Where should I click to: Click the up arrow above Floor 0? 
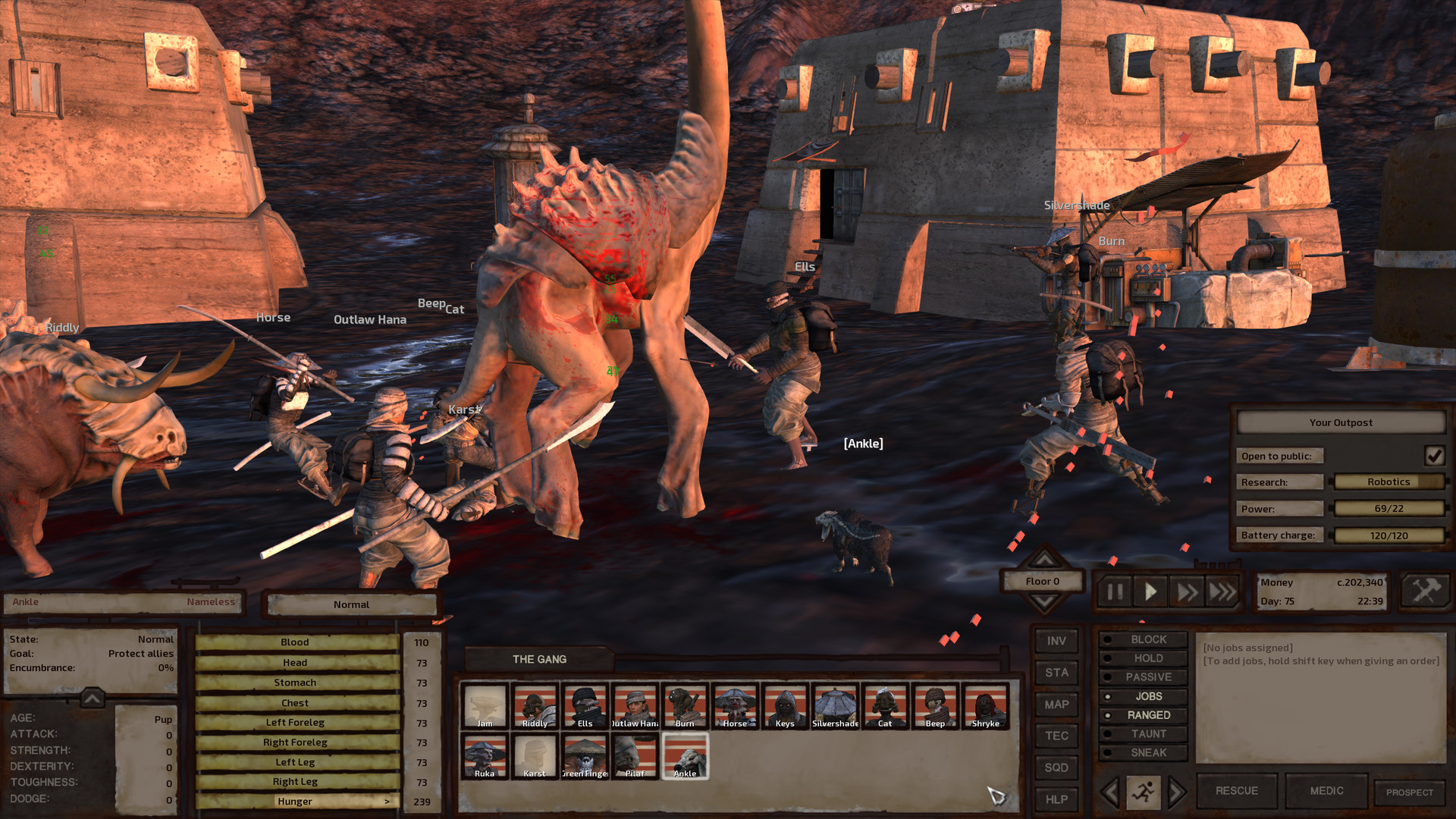tap(1046, 559)
